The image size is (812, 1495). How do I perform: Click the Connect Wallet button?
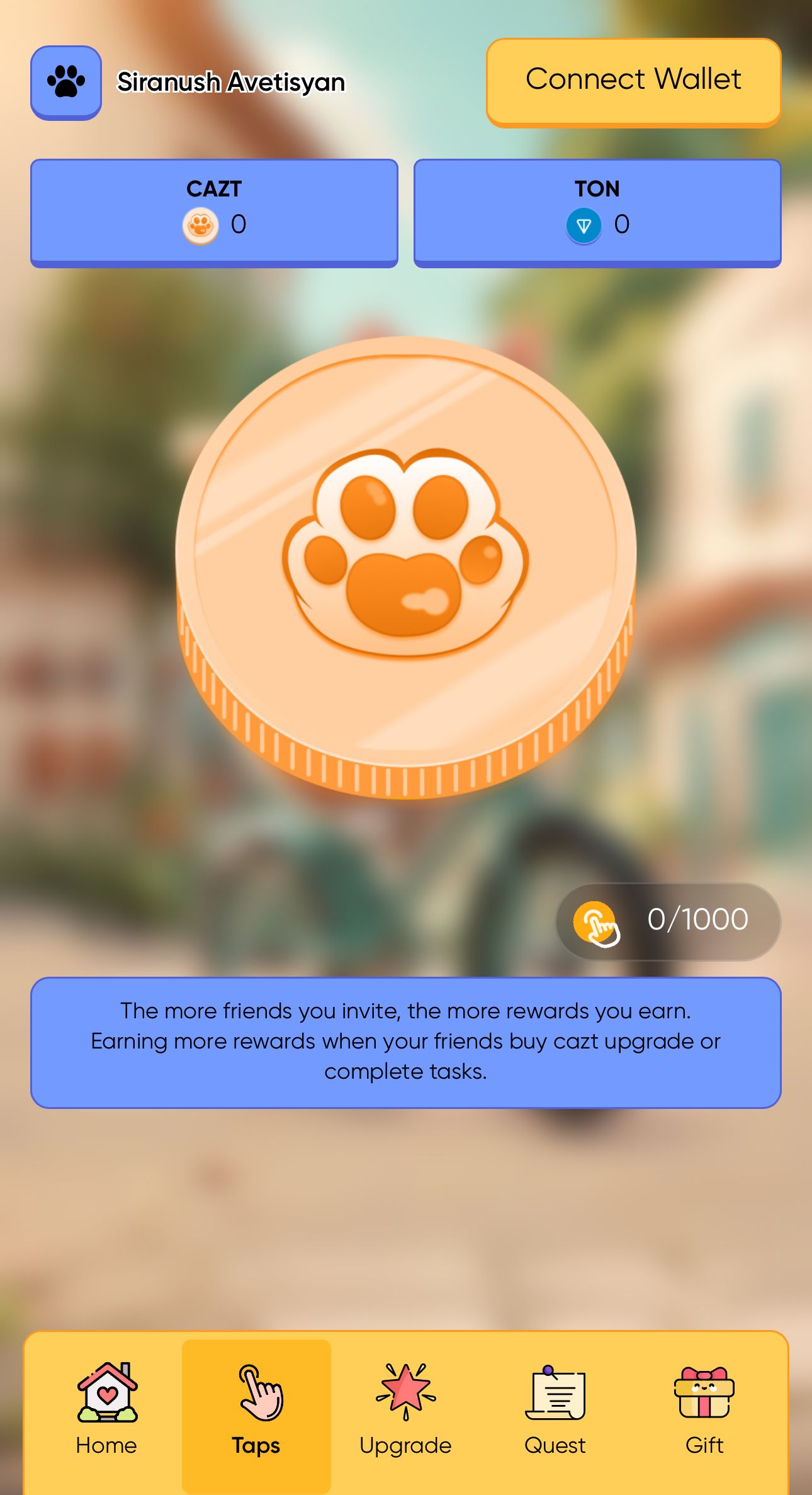tap(633, 79)
